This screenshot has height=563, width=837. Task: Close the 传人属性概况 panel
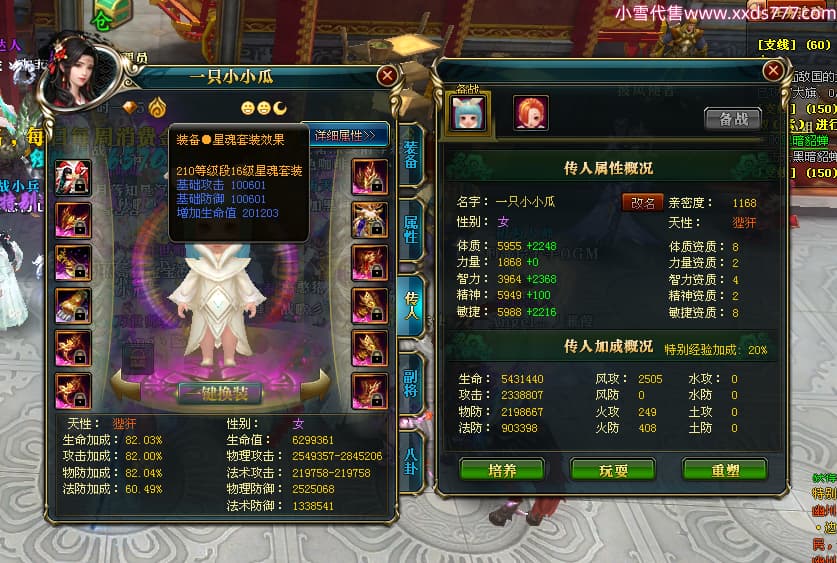(x=773, y=70)
